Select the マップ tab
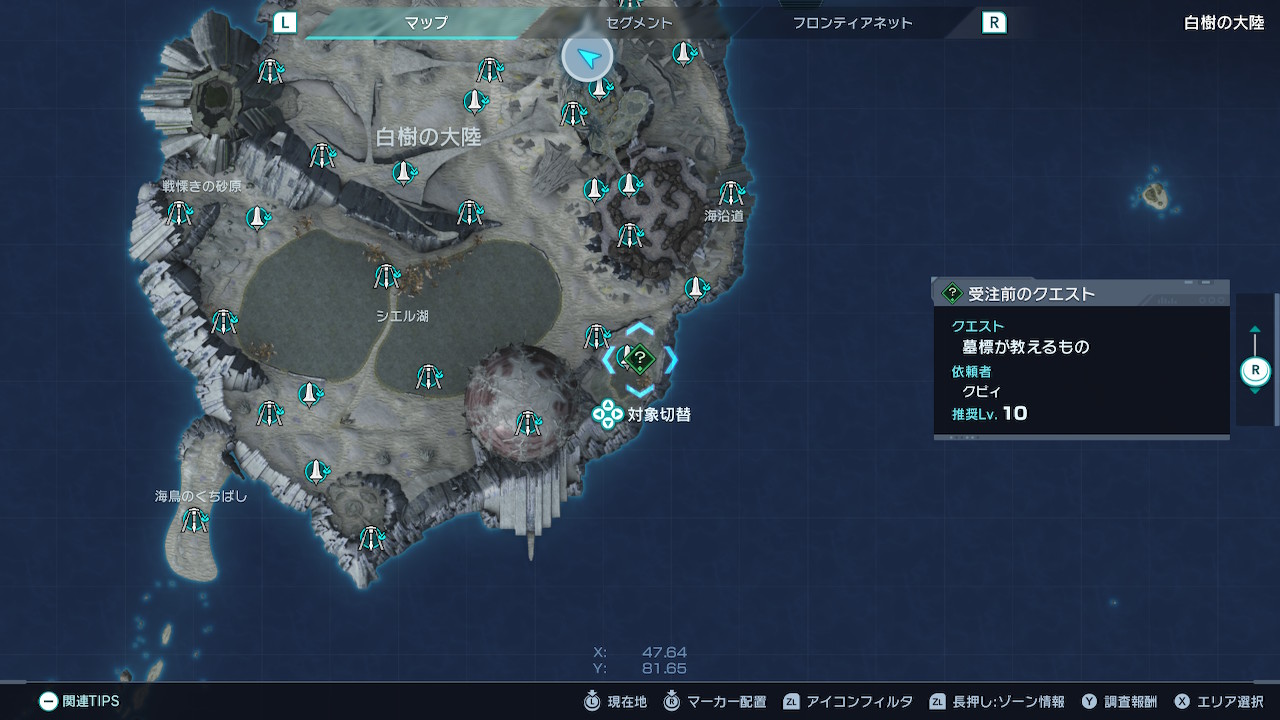Viewport: 1280px width, 720px height. pyautogui.click(x=426, y=22)
